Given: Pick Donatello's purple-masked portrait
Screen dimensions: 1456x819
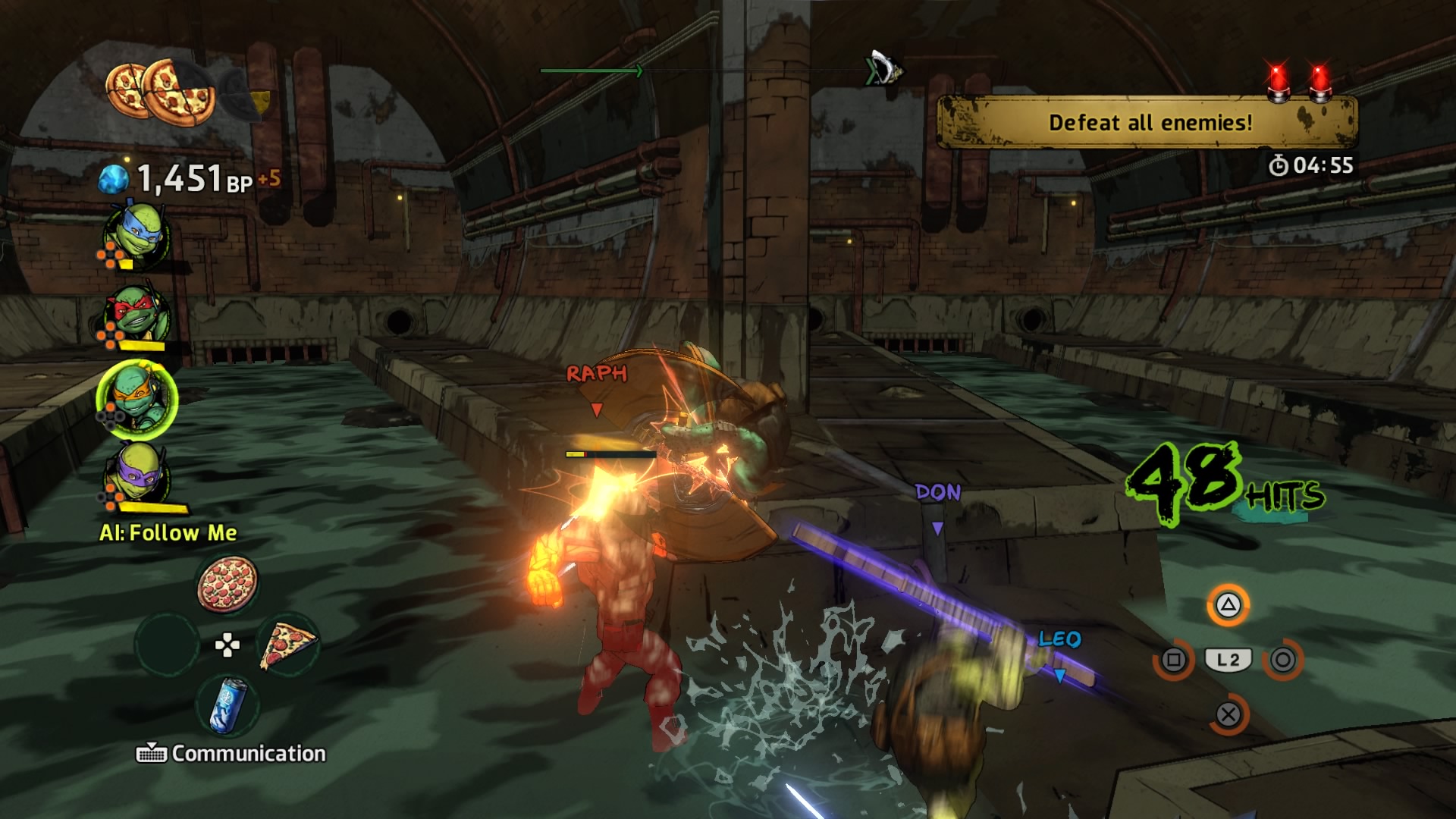Looking at the screenshot, I should 139,475.
